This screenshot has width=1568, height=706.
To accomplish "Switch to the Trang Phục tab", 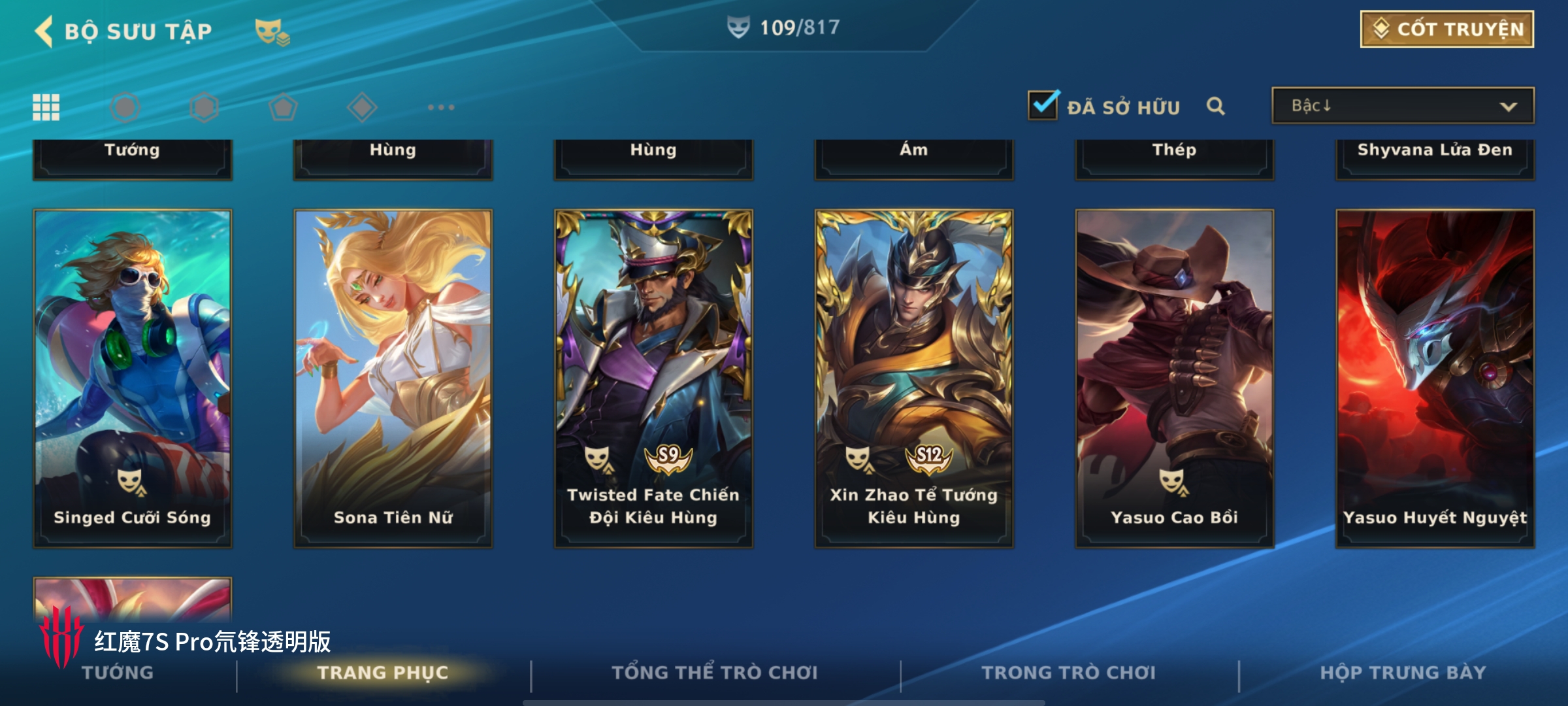I will coord(383,673).
